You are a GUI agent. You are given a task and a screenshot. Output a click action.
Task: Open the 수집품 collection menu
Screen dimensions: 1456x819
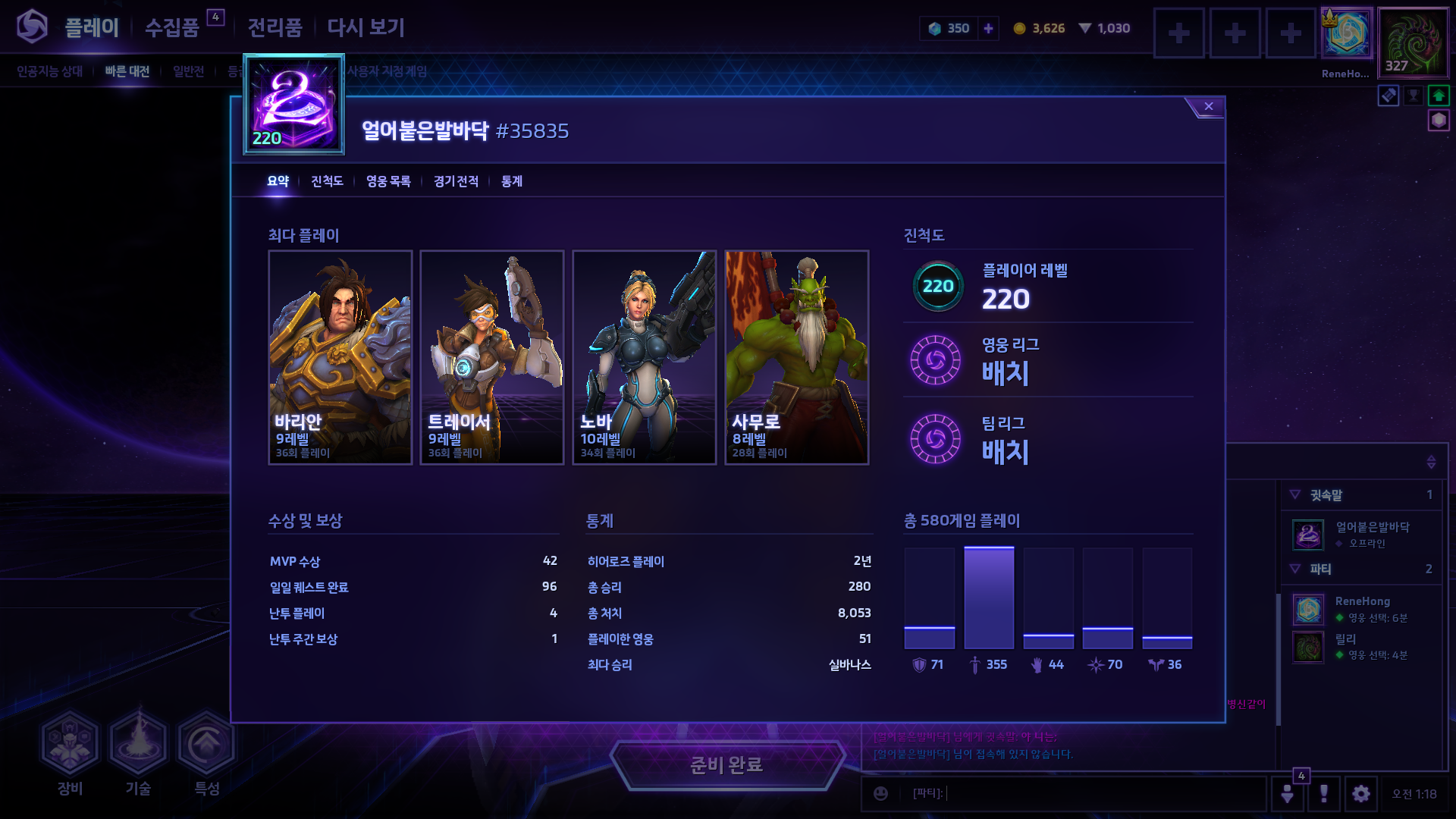click(172, 28)
